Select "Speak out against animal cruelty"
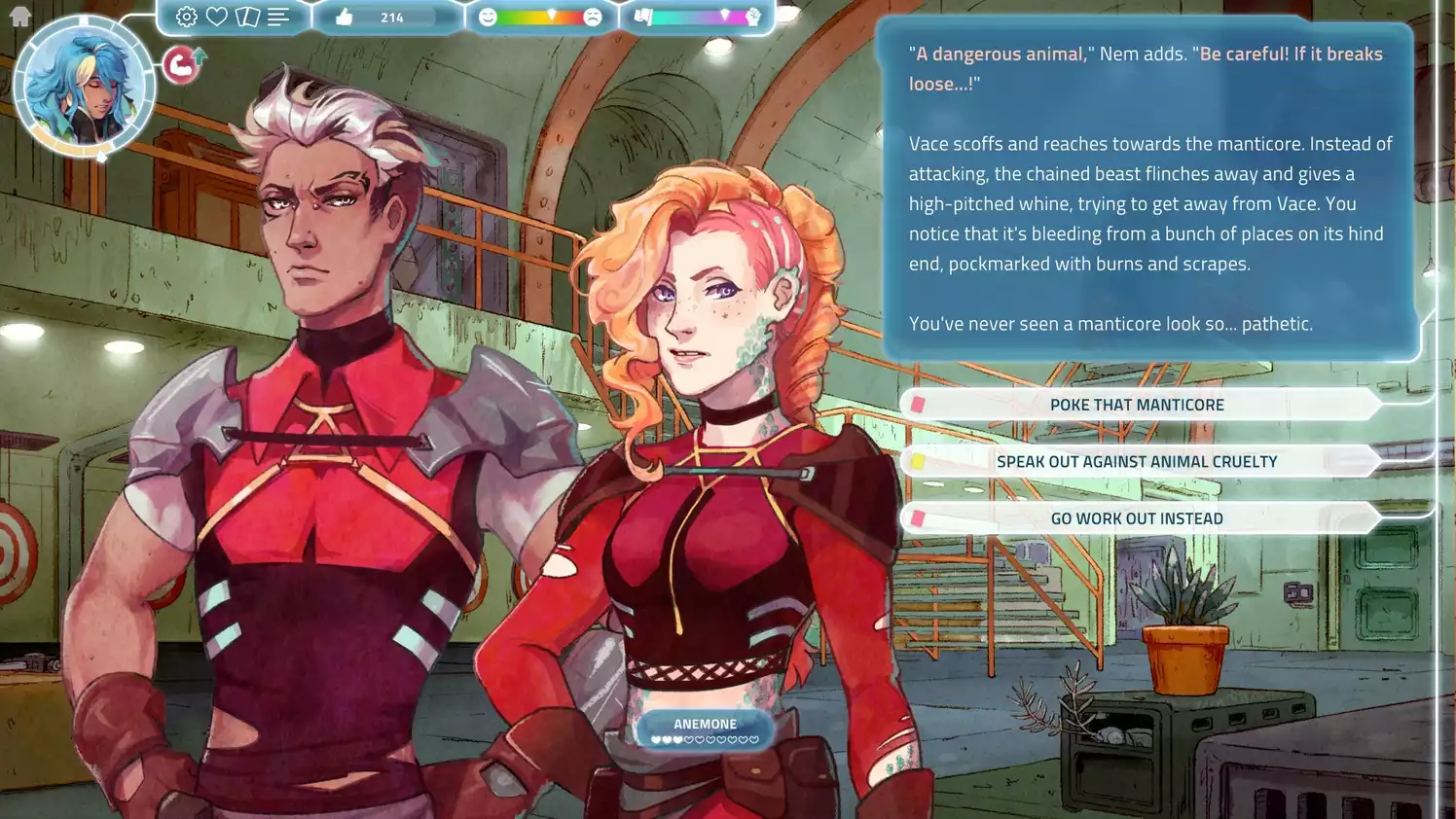Image resolution: width=1456 pixels, height=819 pixels. pyautogui.click(x=1137, y=462)
